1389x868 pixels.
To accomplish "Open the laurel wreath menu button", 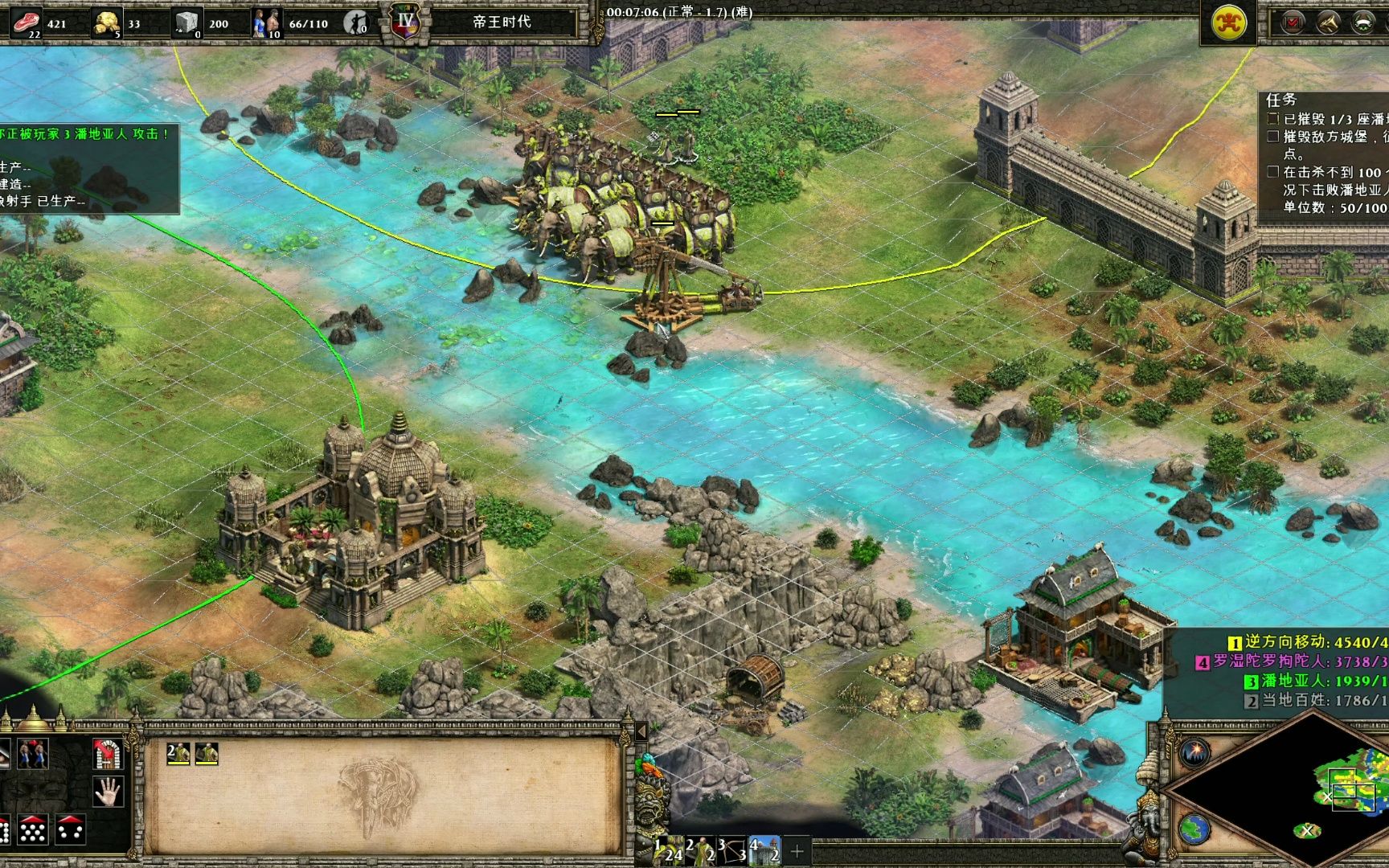I will coord(1364,23).
